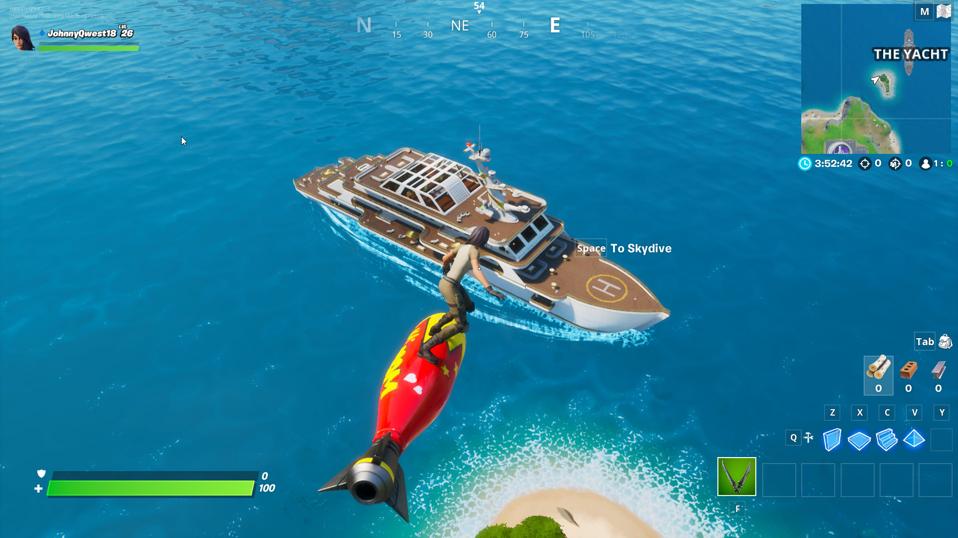
Task: Select the pickaxe hotbar slot
Action: click(737, 477)
